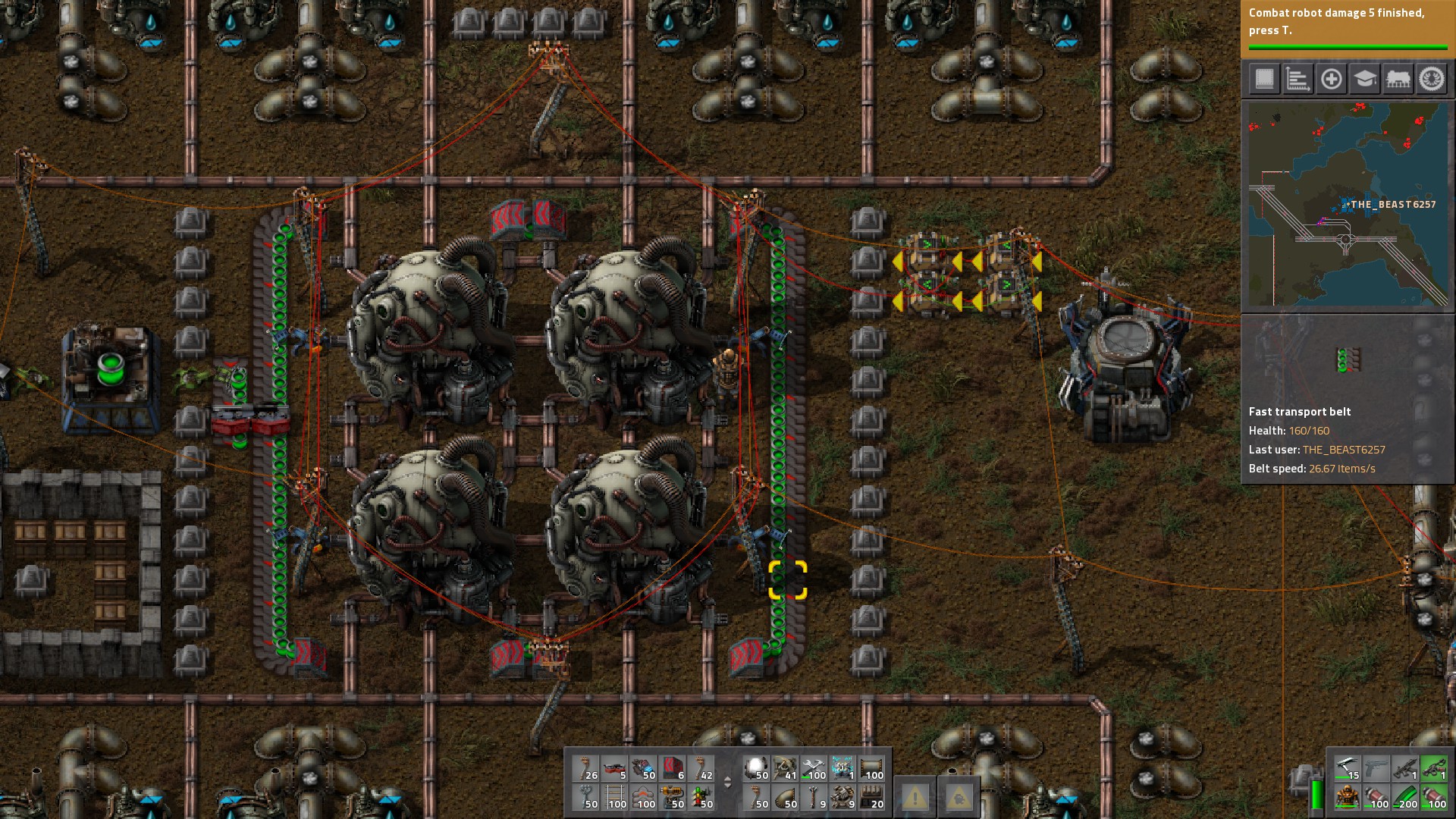Open the book-shaped tips button

1264,79
